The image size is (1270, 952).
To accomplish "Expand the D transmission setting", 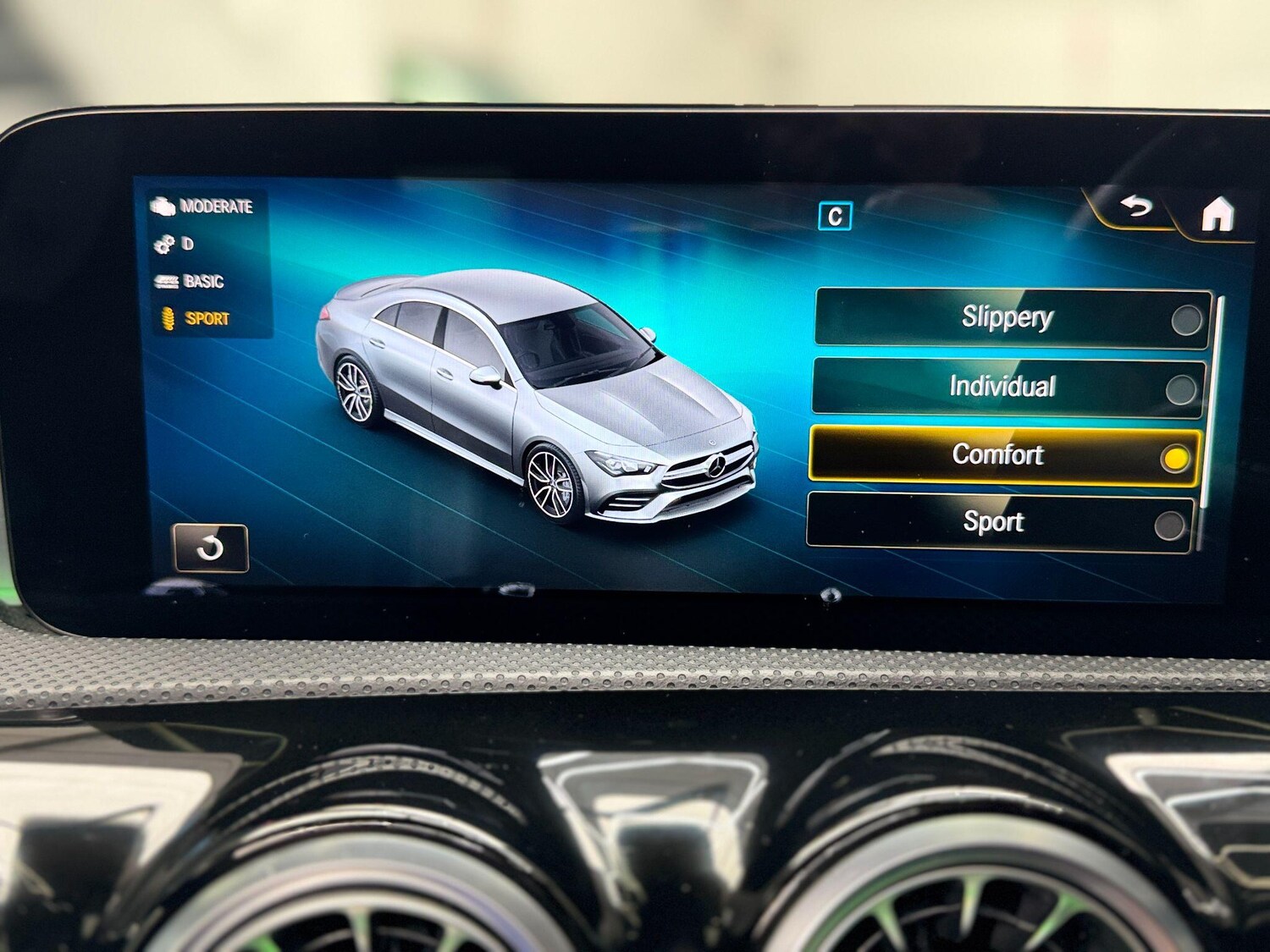I will coord(188,245).
